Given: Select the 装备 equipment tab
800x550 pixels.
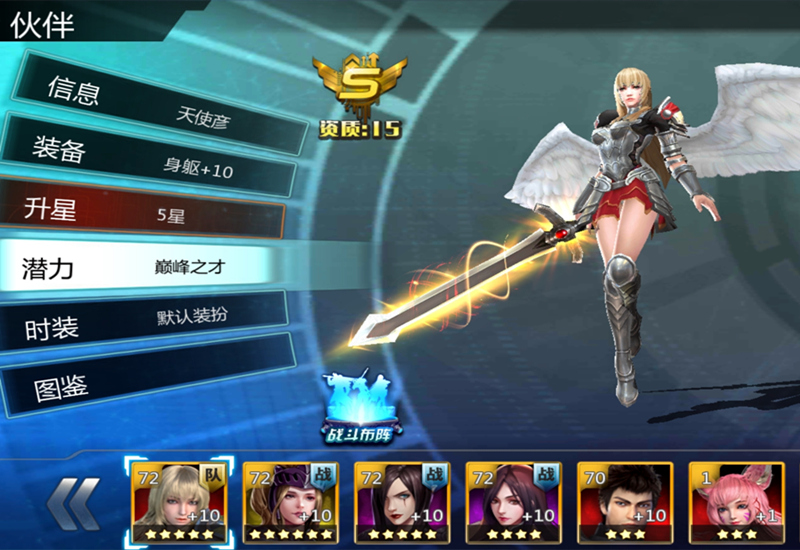Looking at the screenshot, I should (x=150, y=160).
